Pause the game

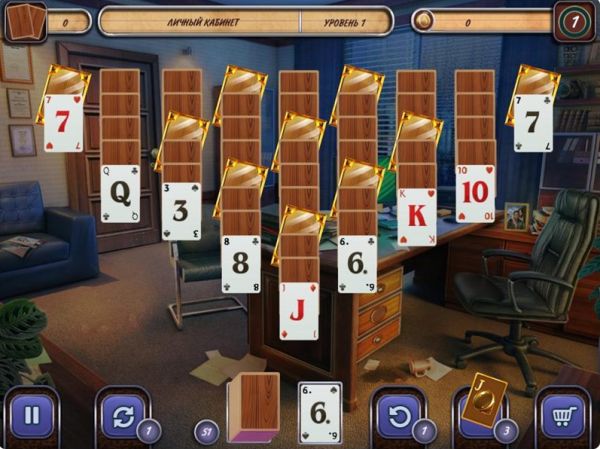point(31,414)
